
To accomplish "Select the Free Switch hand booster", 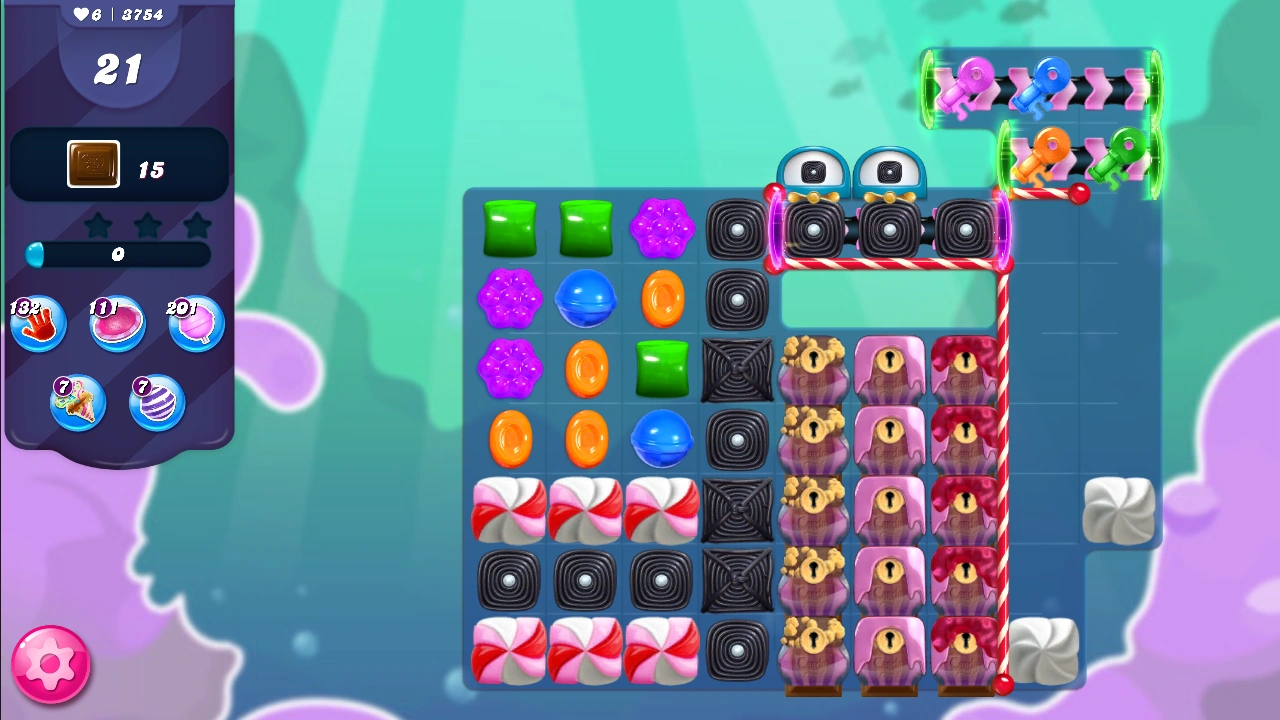I will [x=38, y=323].
